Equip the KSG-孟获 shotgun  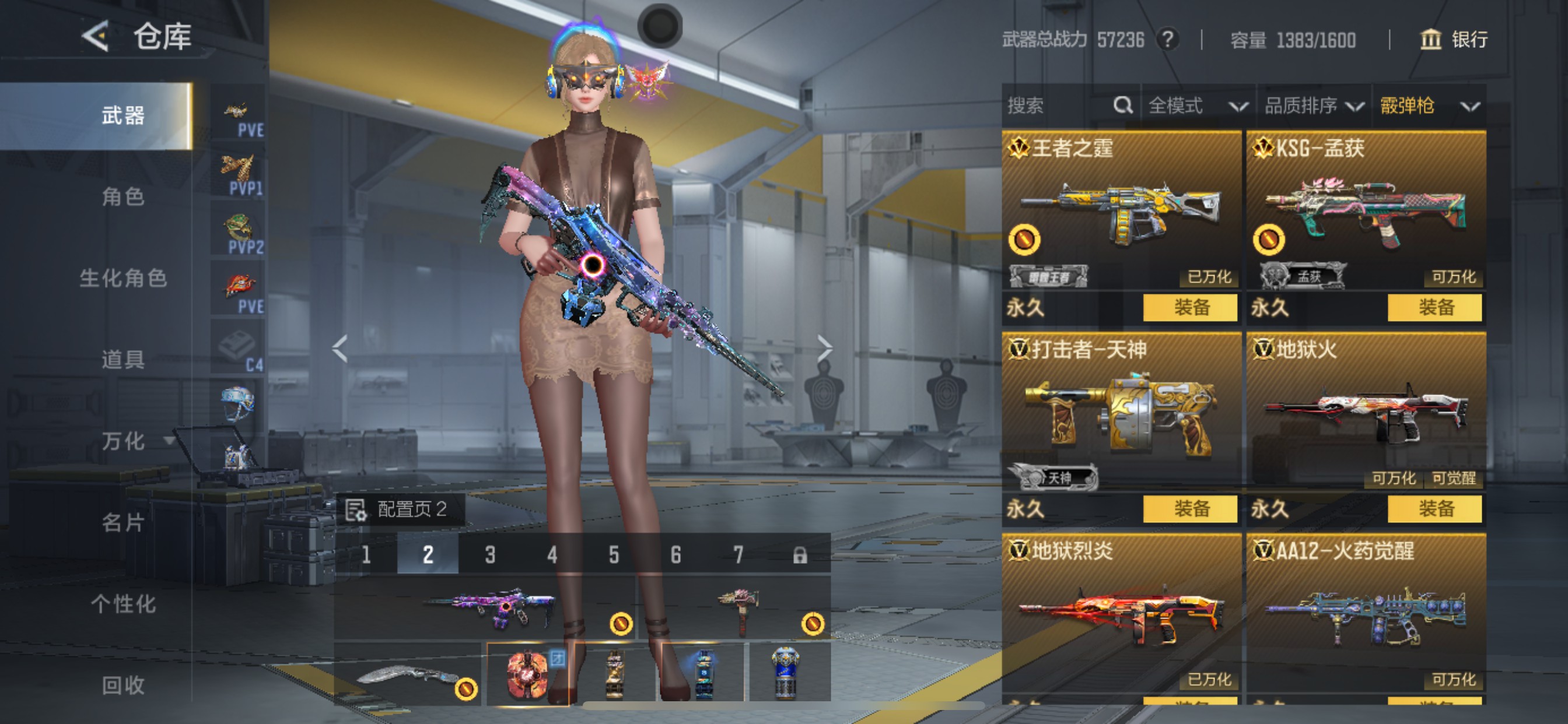point(1434,307)
